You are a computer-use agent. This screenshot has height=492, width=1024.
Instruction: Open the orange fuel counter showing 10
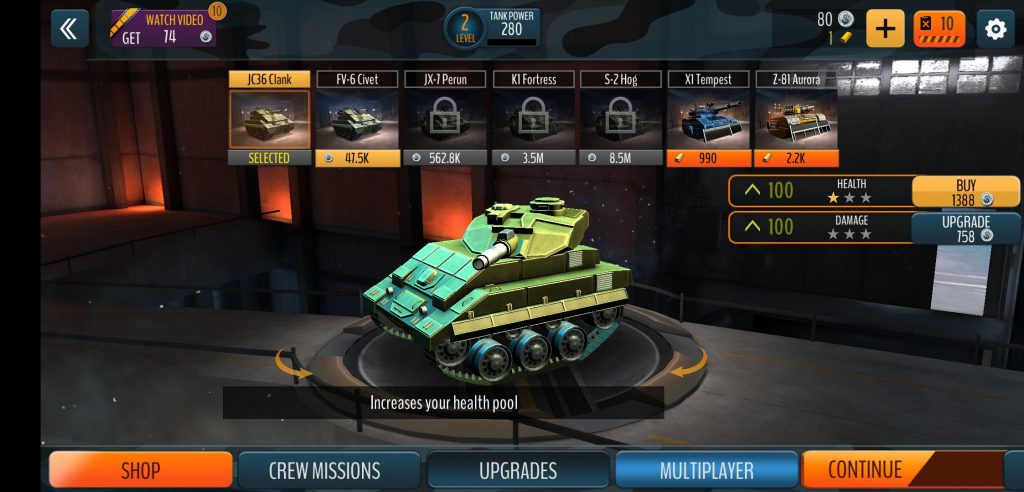(938, 28)
